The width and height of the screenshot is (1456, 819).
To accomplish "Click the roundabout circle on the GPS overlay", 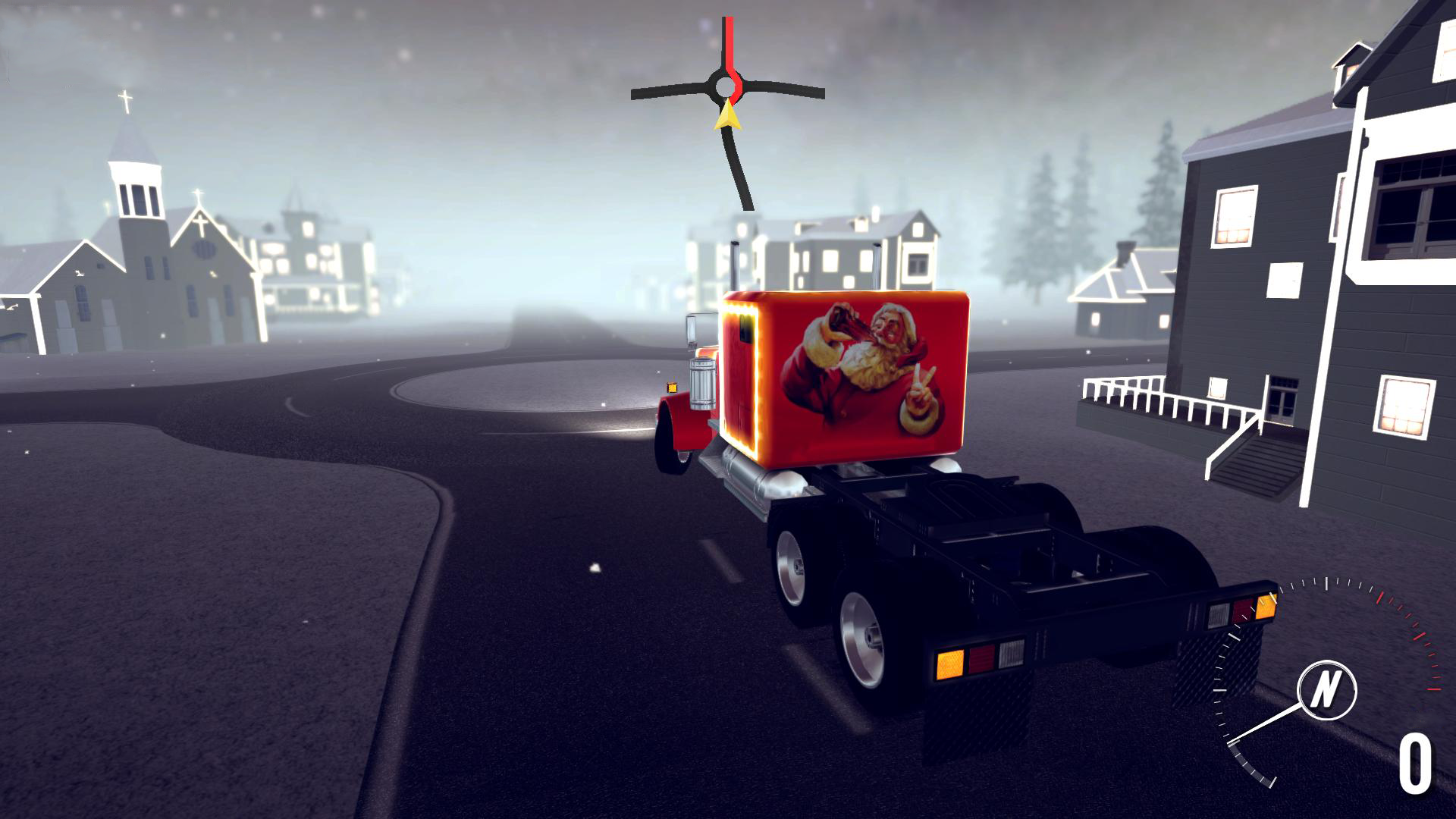I will click(x=725, y=85).
